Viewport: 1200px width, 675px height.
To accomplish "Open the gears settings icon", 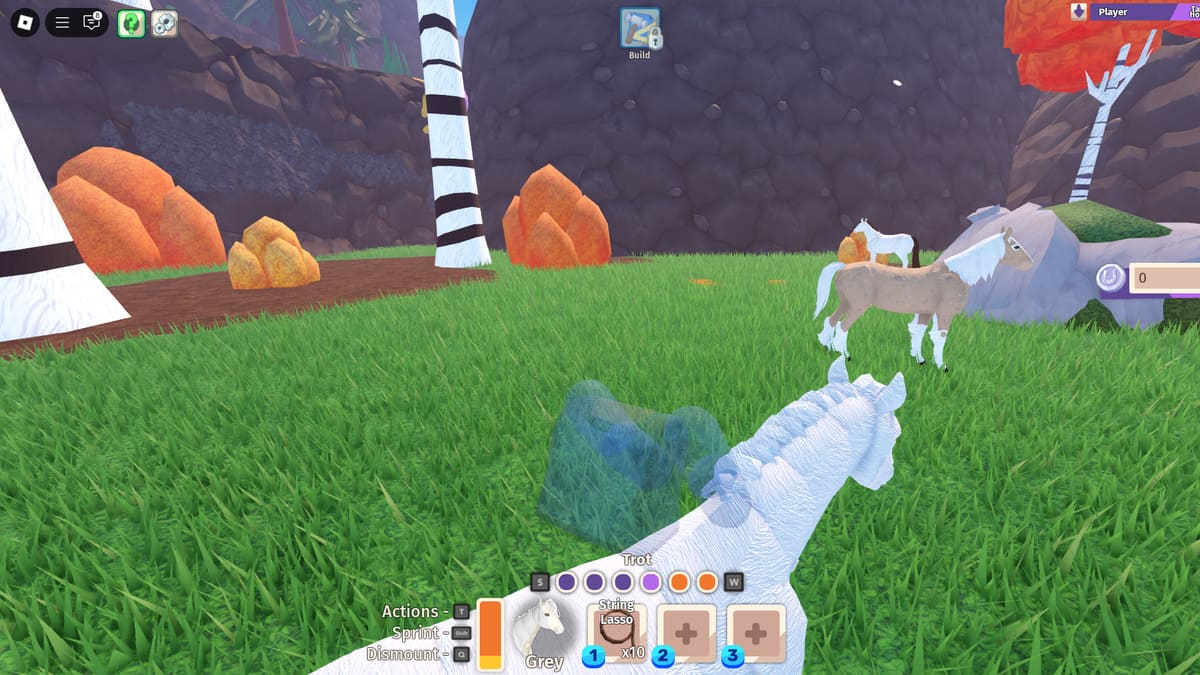I will click(164, 23).
